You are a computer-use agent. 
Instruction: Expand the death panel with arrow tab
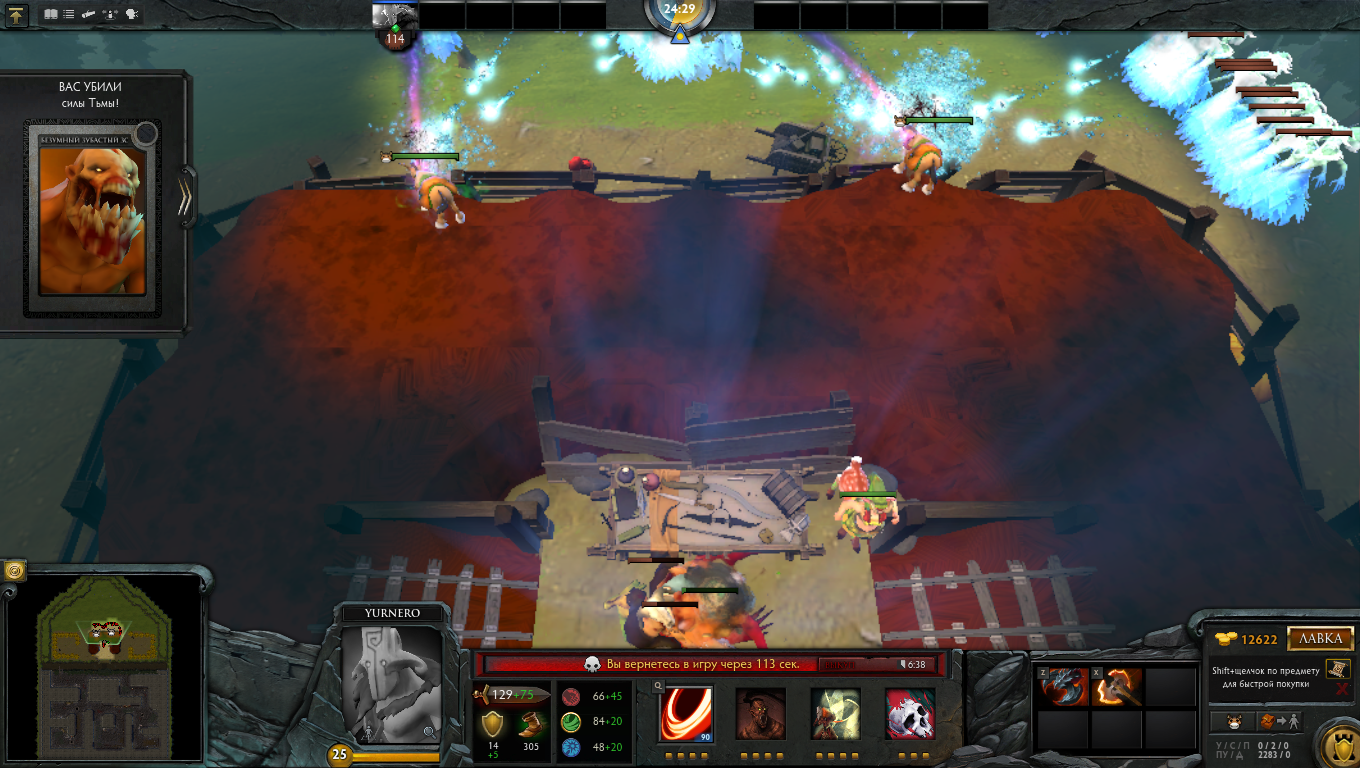click(185, 196)
